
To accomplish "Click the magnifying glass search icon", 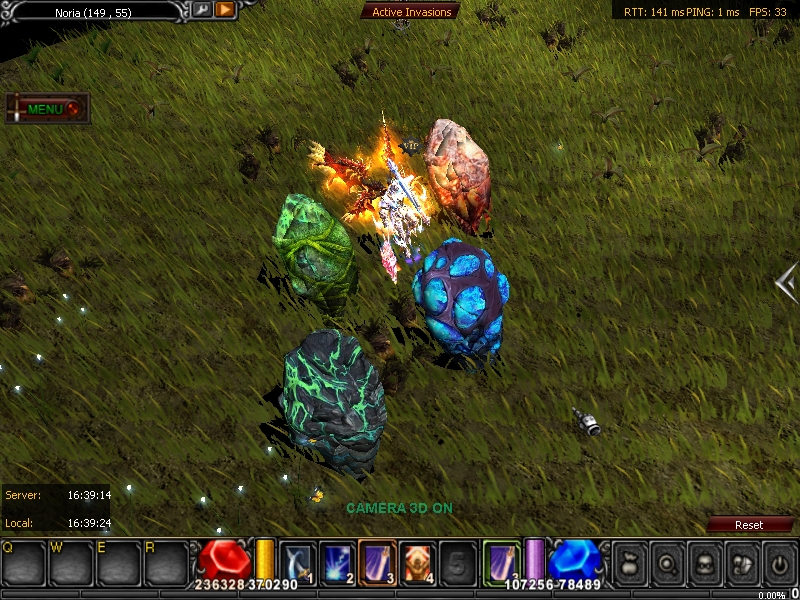I will (x=666, y=562).
